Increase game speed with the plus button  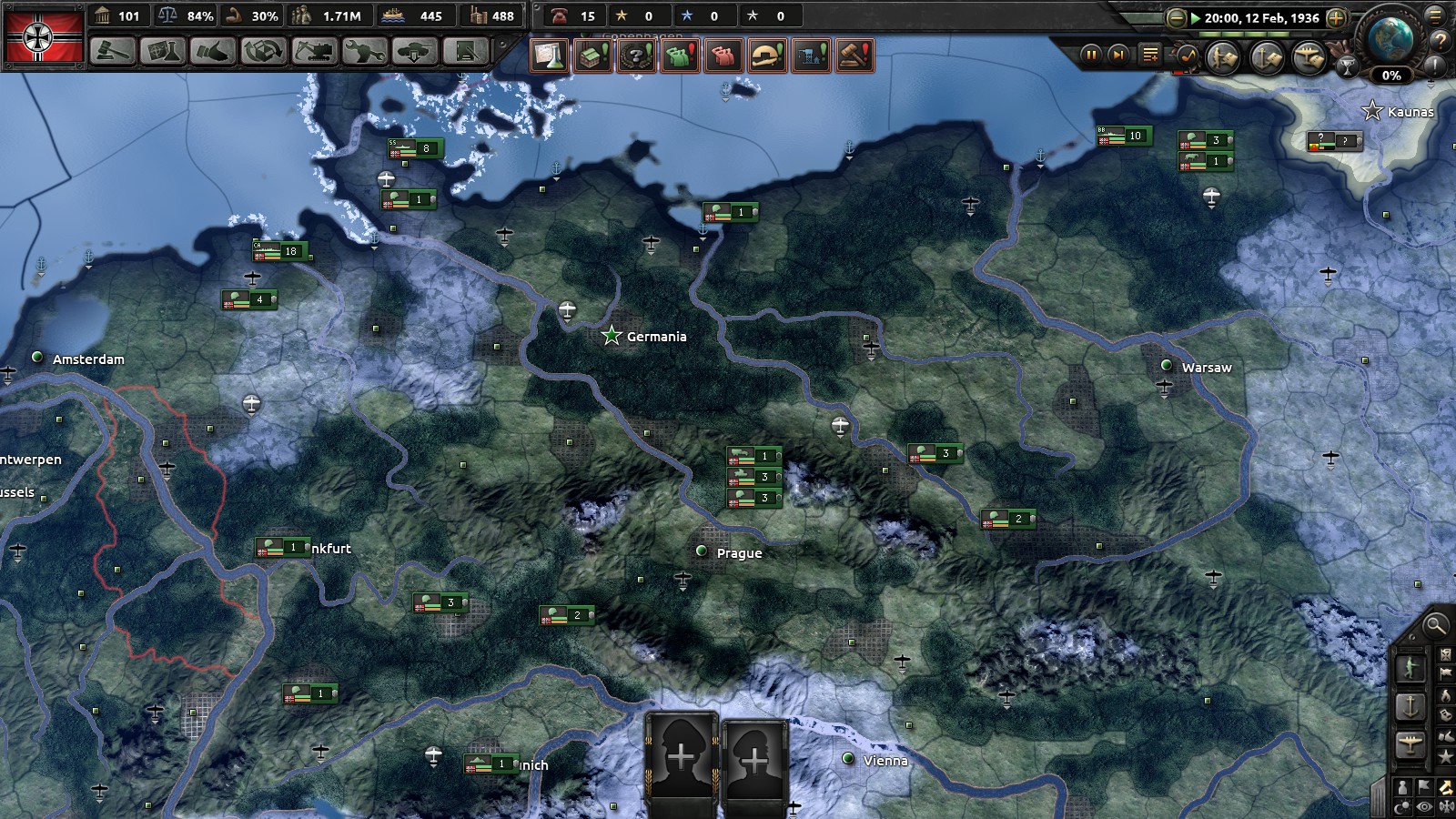[1337, 18]
